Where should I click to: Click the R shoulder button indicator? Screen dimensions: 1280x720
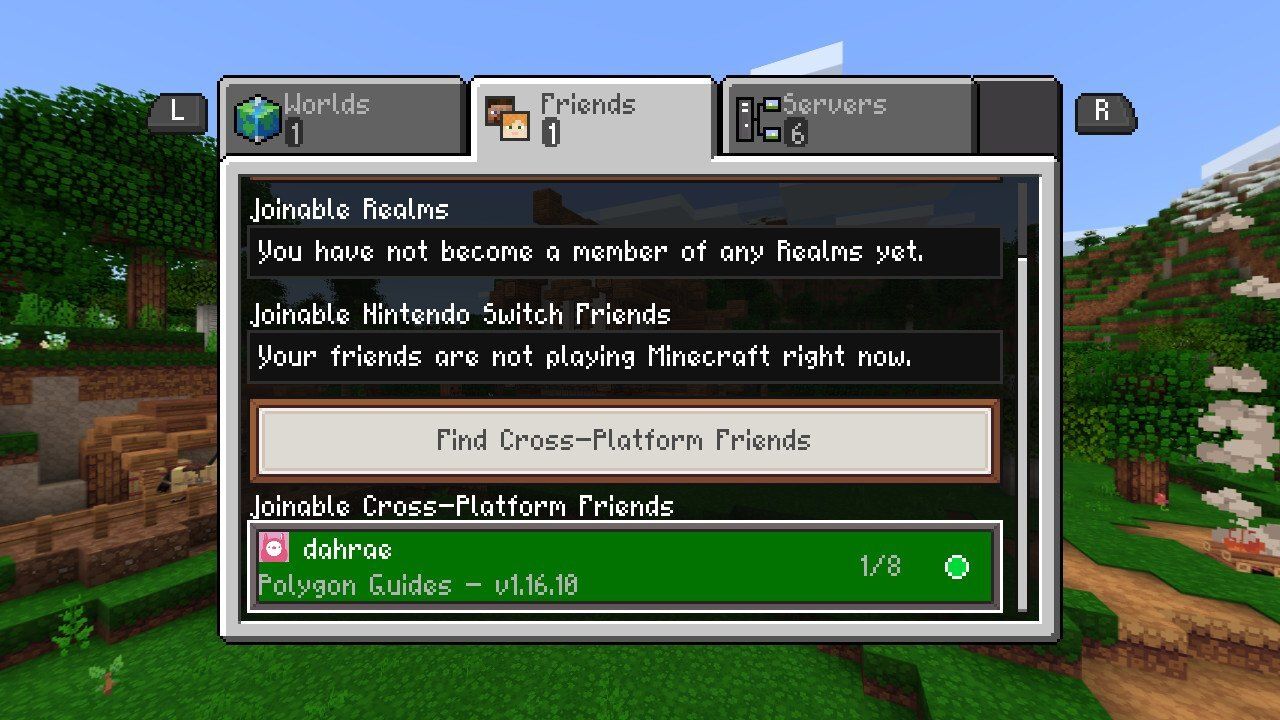click(1103, 113)
